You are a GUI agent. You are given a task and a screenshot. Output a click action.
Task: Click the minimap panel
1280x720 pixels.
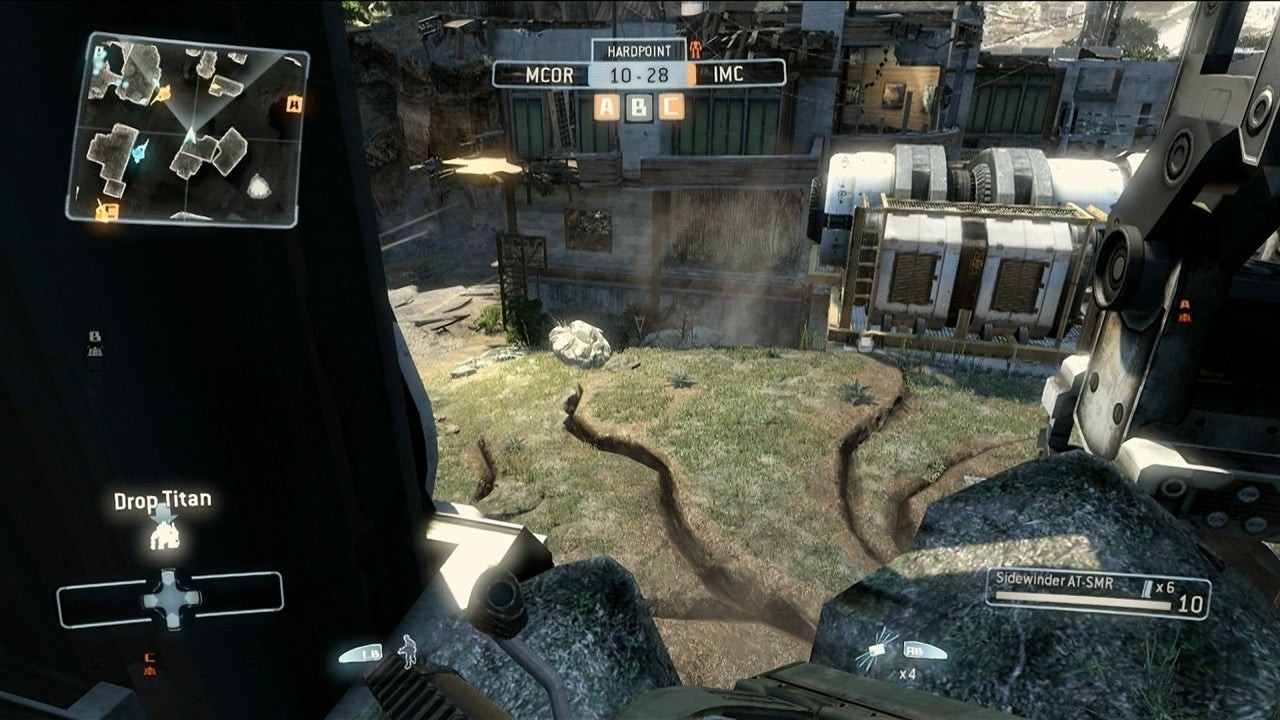[188, 130]
